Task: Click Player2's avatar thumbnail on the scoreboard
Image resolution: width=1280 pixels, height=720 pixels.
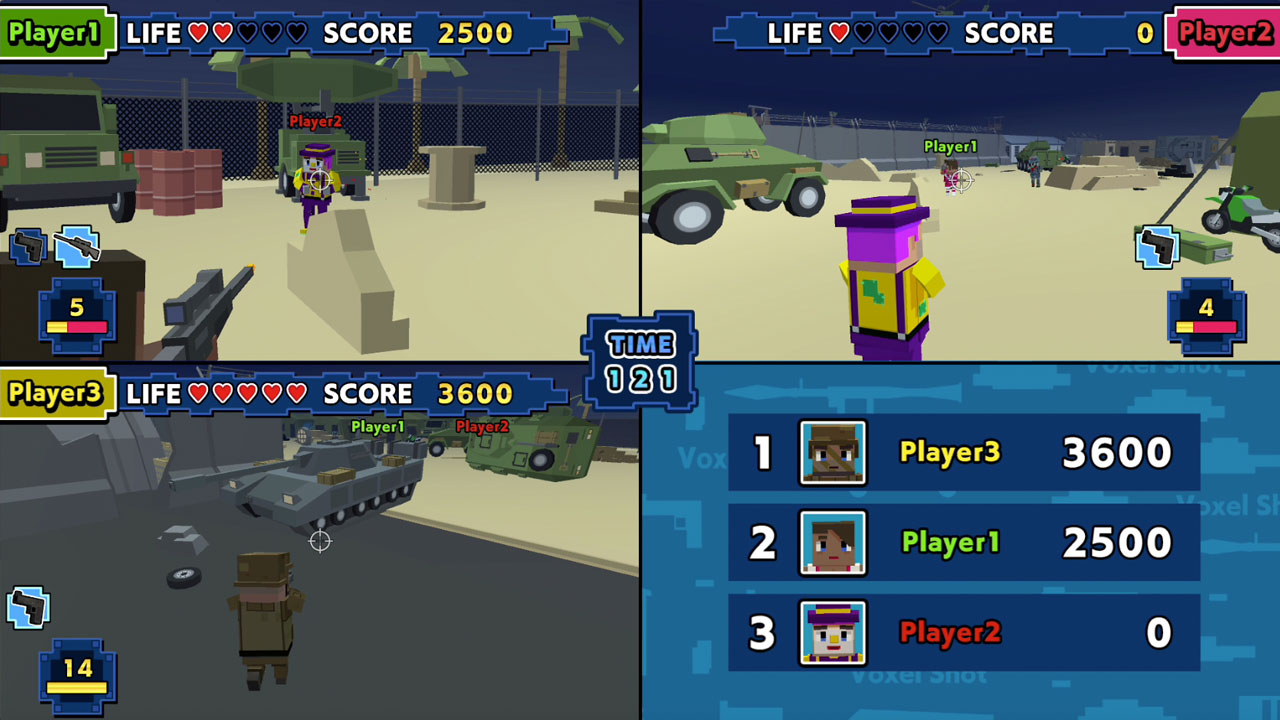Action: pos(832,632)
